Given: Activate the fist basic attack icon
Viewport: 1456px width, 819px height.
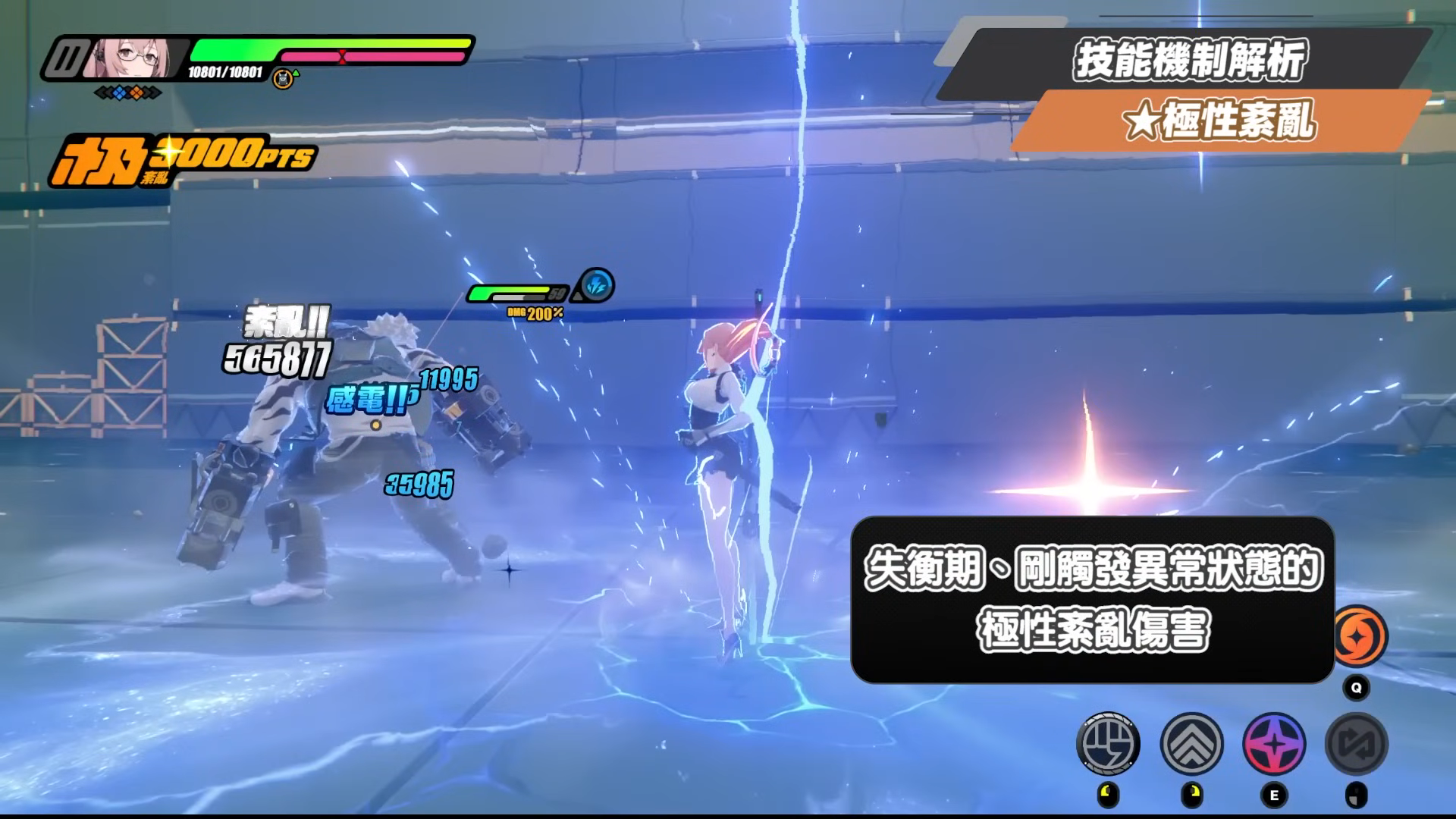Looking at the screenshot, I should (1108, 745).
